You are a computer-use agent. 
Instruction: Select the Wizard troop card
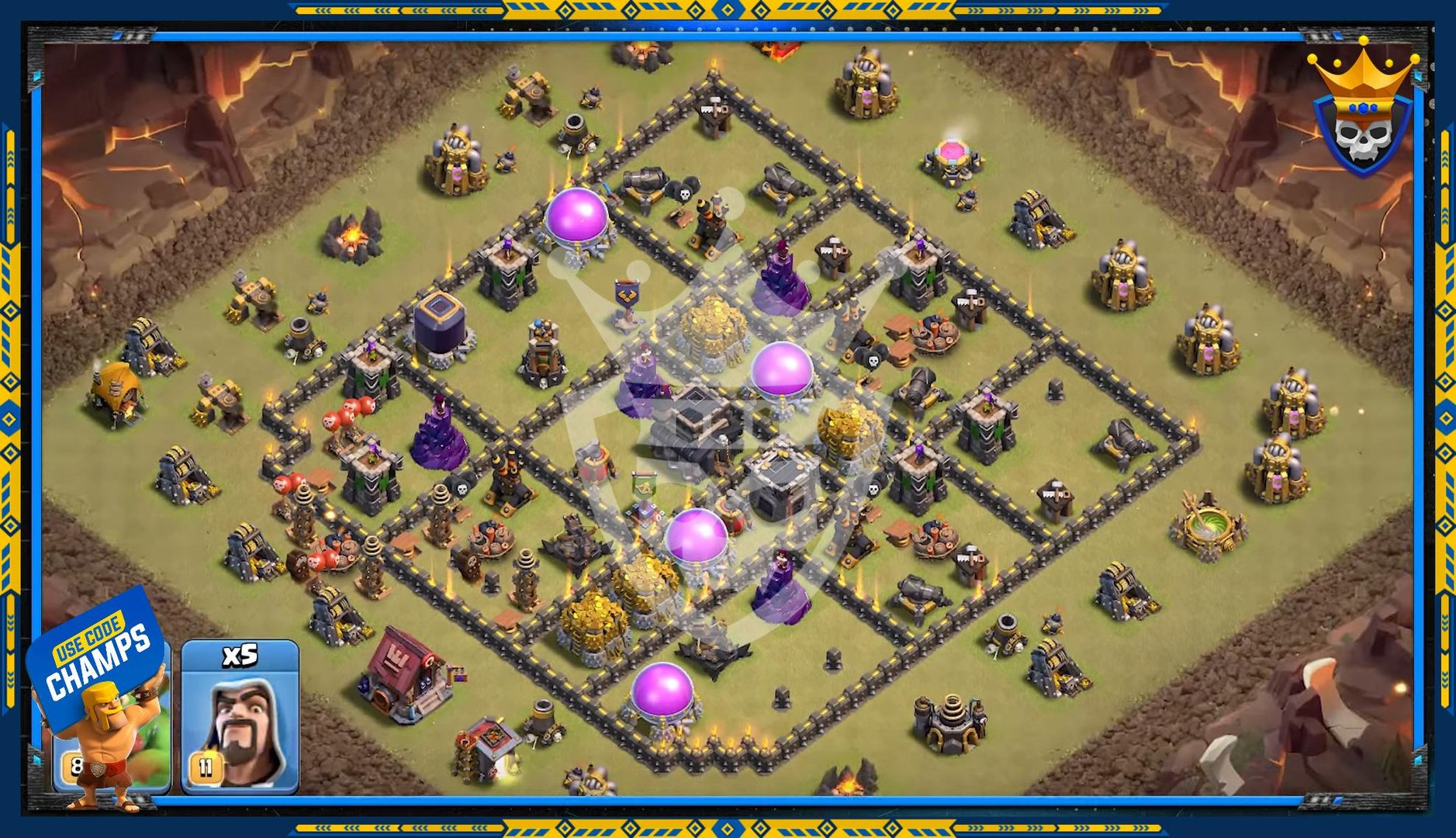point(240,717)
